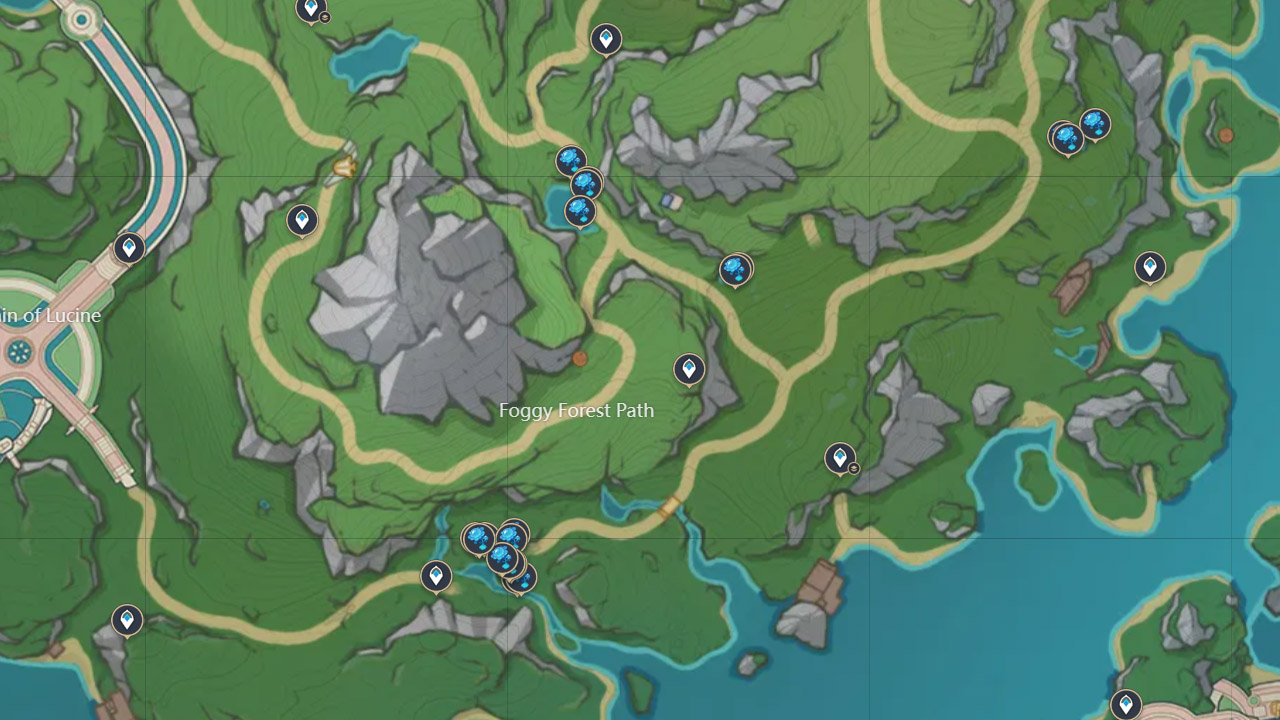Click the orange dot marker beside the mountain cliff
Screen dimensions: 1280x720
coord(578,357)
